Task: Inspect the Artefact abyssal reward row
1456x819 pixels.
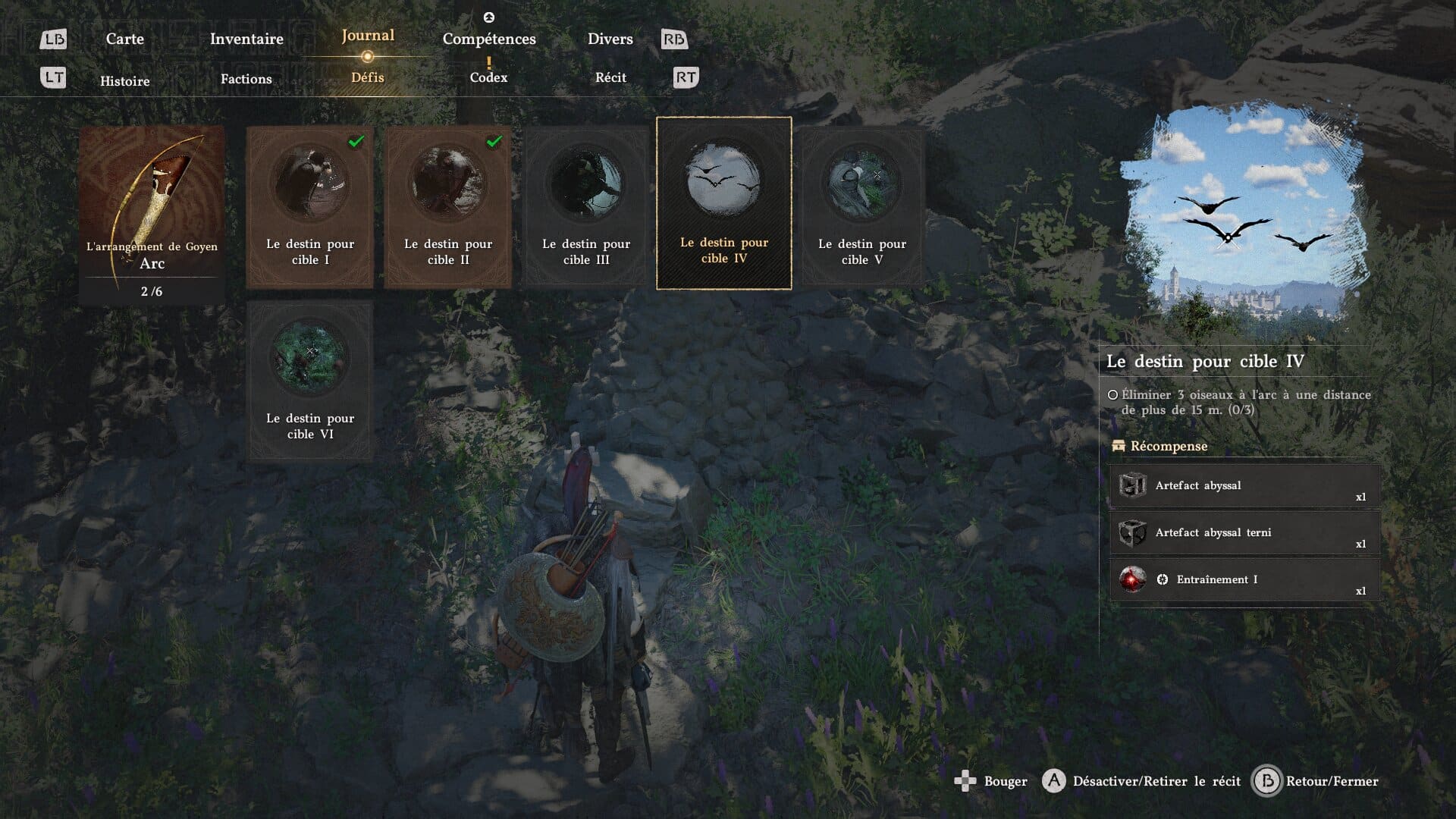Action: coord(1244,486)
